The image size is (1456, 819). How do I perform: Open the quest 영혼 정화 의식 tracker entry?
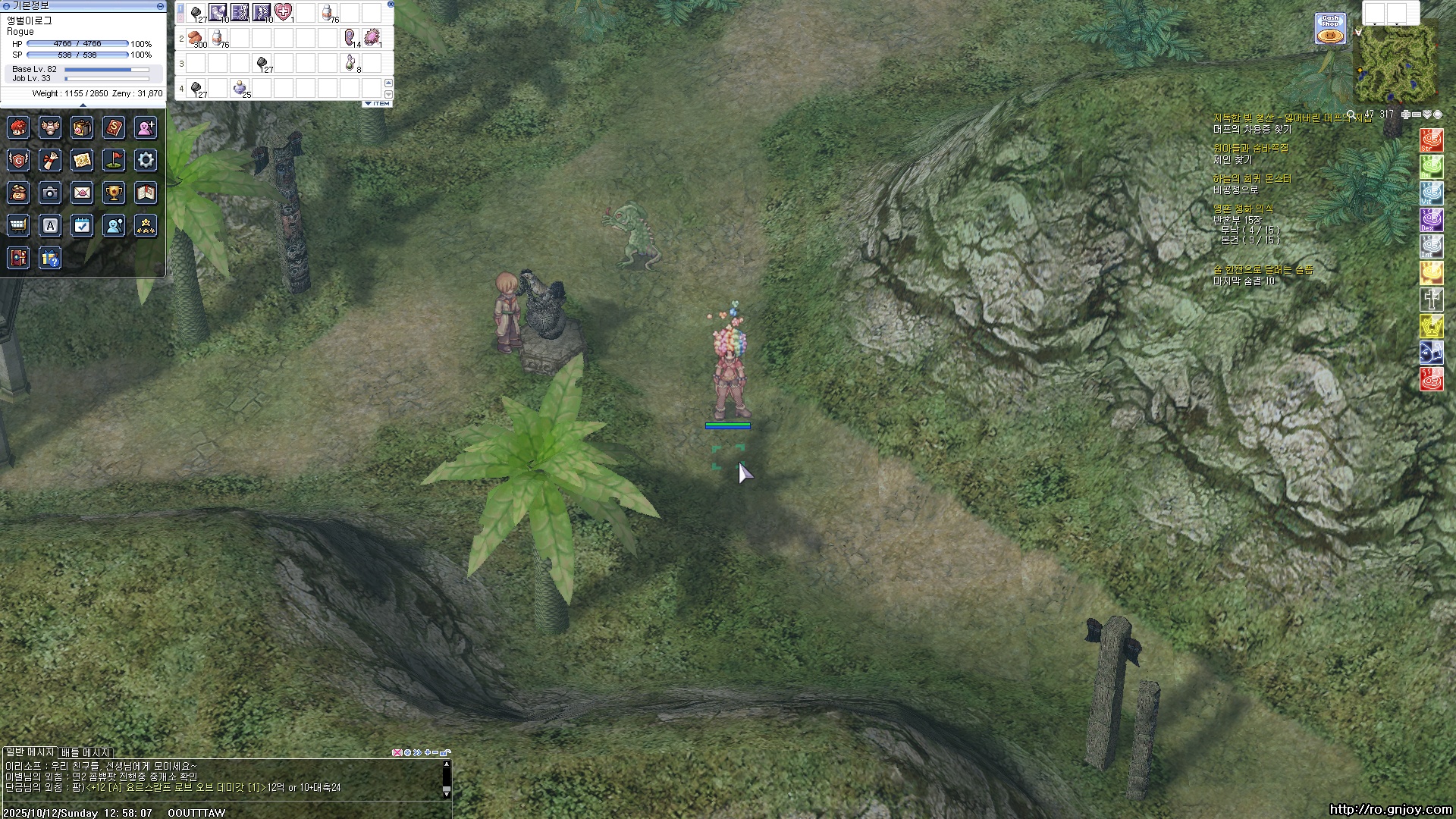pyautogui.click(x=1243, y=209)
